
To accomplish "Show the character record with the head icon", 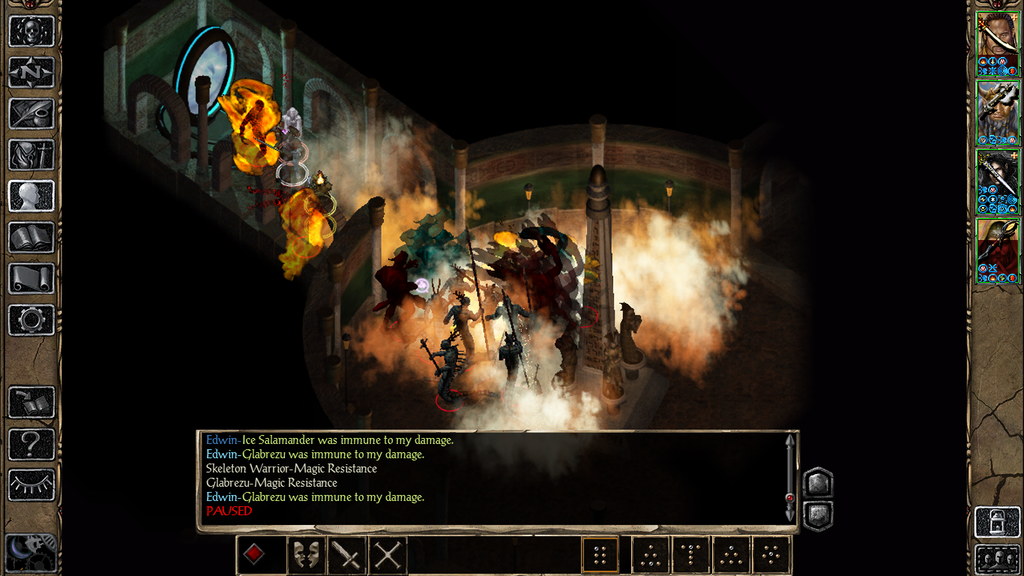I will 31,195.
